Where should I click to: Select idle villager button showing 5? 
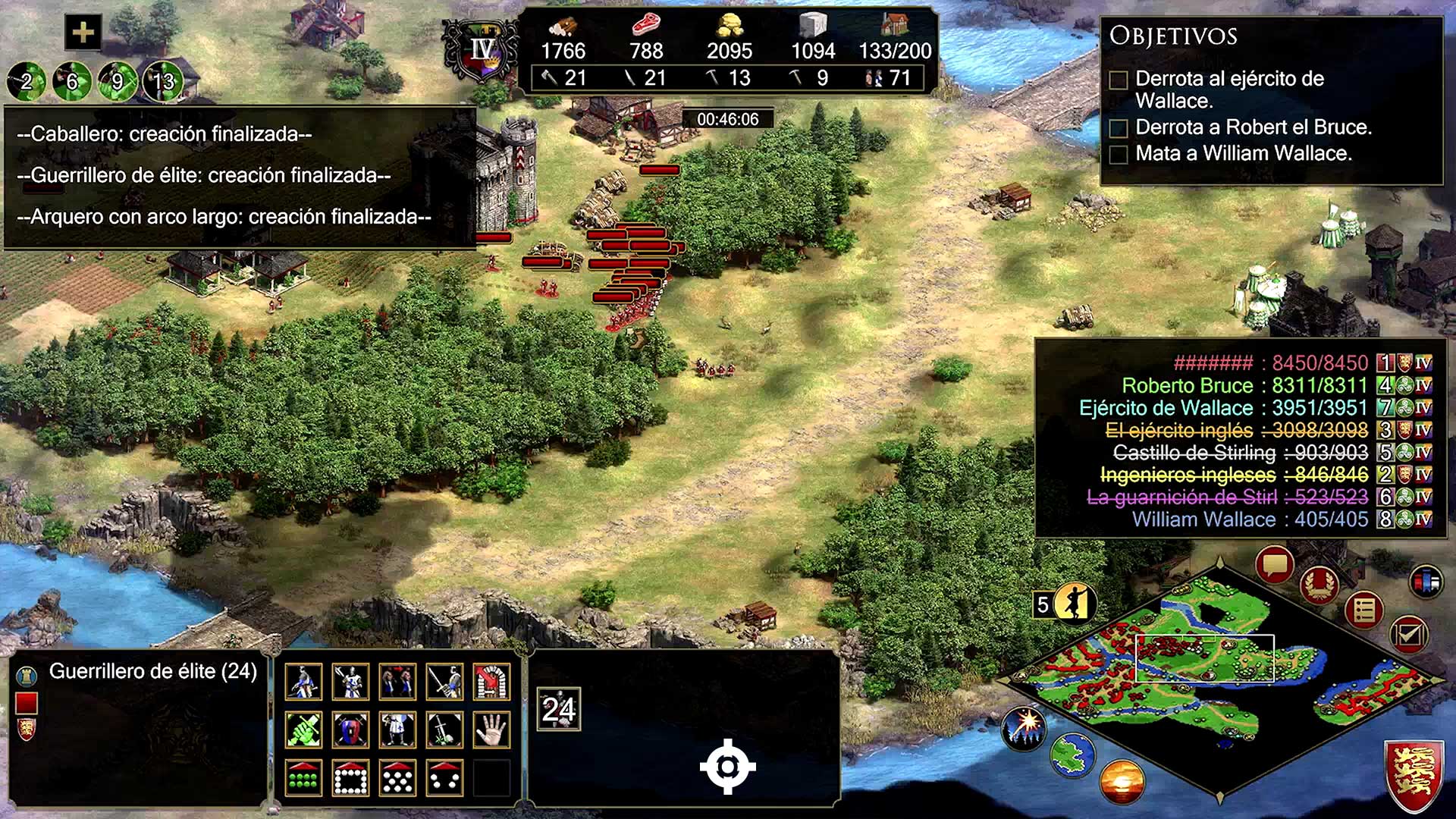[1065, 604]
